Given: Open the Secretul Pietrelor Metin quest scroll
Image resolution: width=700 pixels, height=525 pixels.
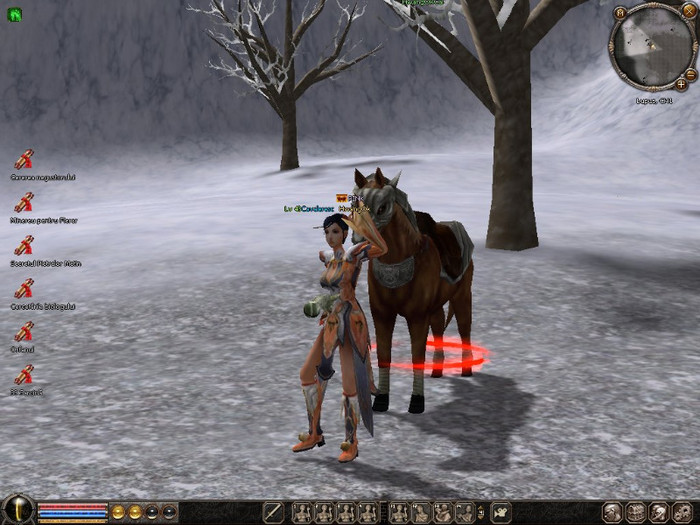Looking at the screenshot, I should [25, 245].
